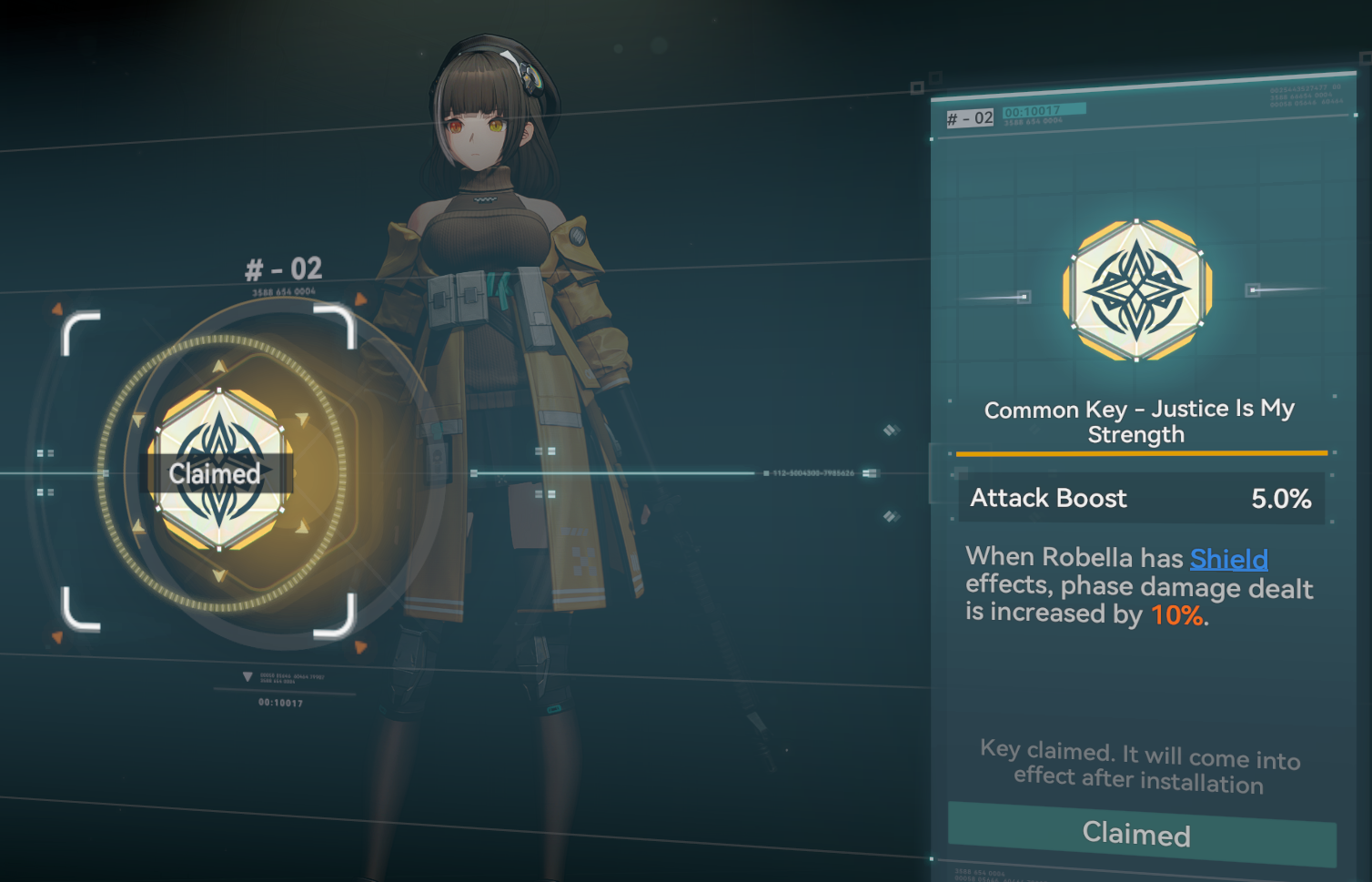The image size is (1372, 882).
Task: Click the Justice Is My Strength key emblem
Action: tap(1136, 289)
